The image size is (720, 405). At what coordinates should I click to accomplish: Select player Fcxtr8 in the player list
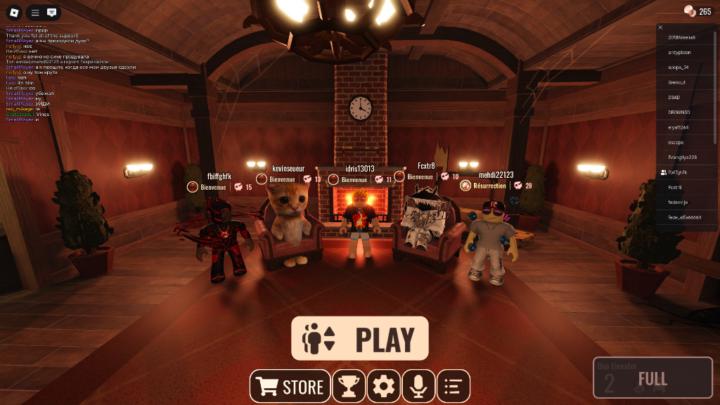[x=676, y=187]
